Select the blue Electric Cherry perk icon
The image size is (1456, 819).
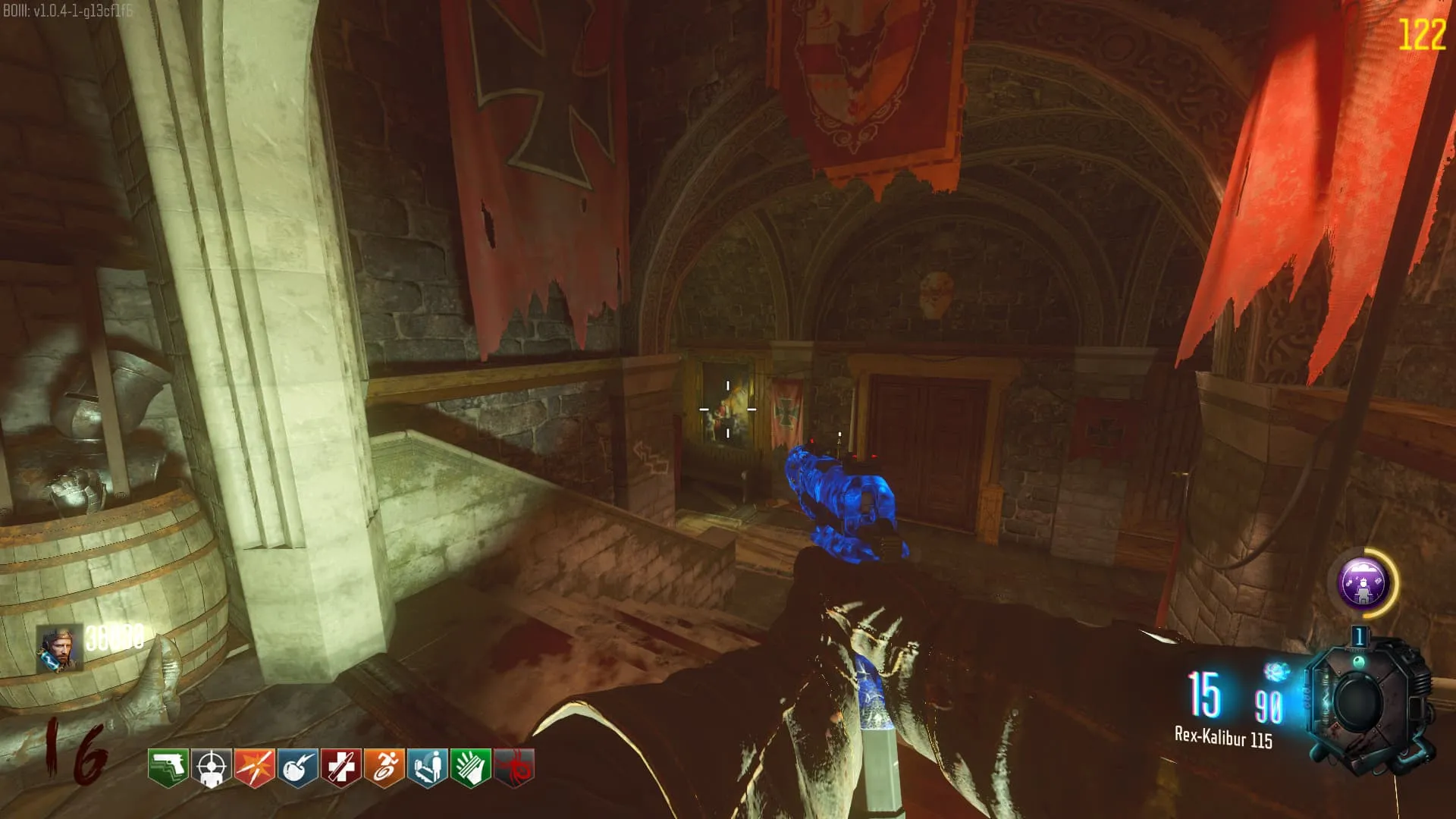click(x=297, y=768)
